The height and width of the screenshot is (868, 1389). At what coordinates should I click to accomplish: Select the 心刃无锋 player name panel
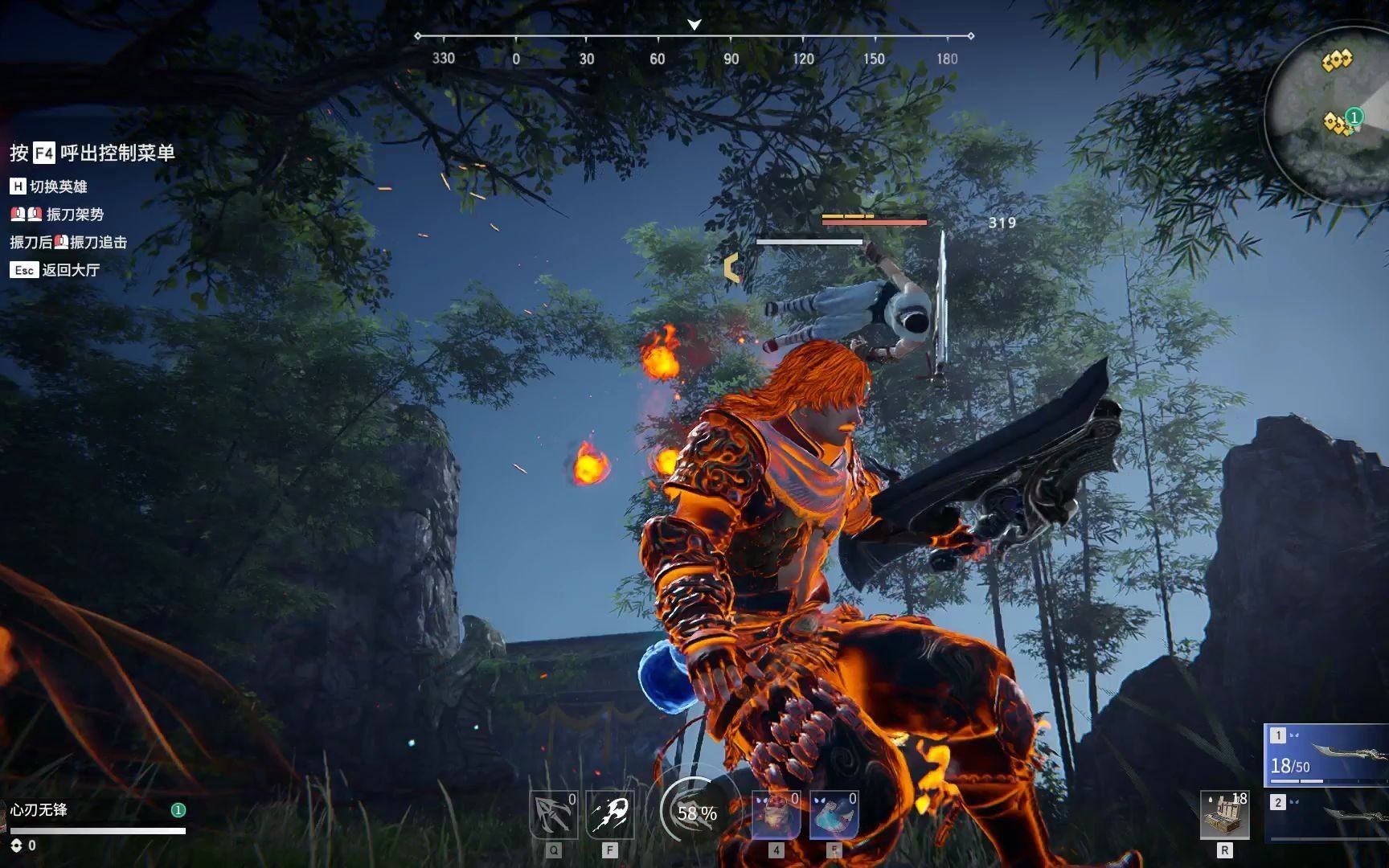tap(39, 810)
